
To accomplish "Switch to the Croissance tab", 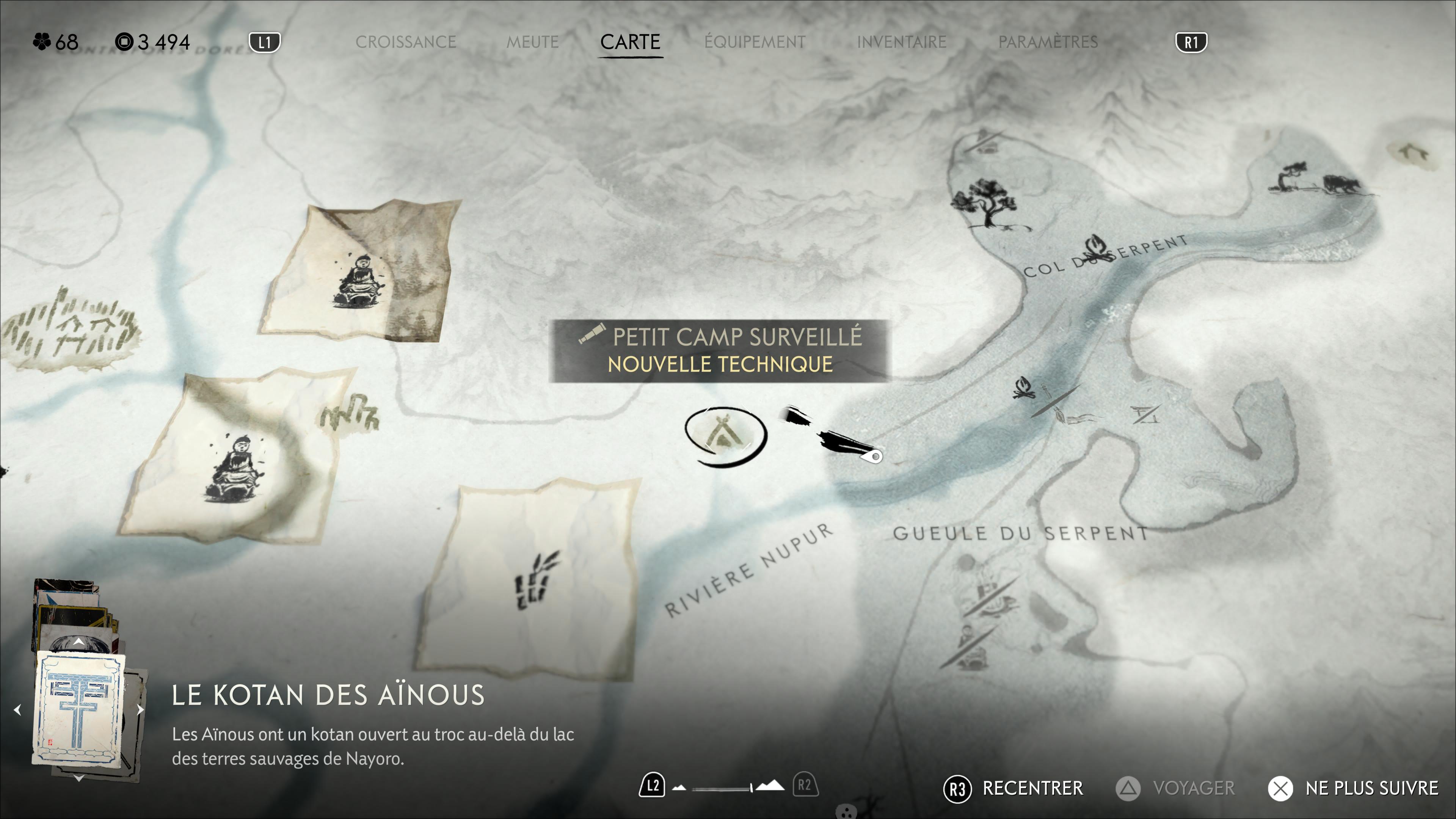I will (x=405, y=42).
